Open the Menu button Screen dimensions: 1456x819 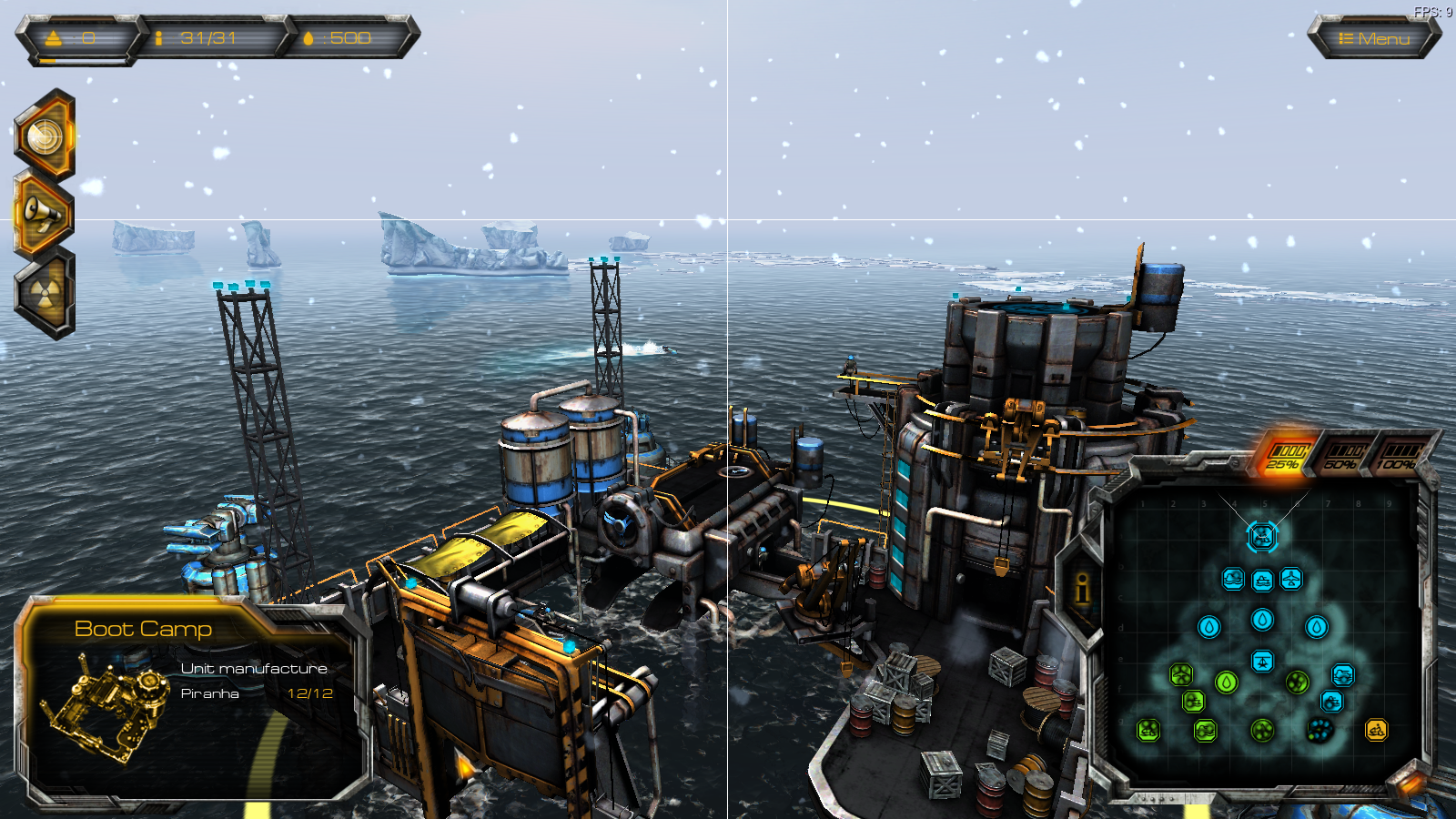click(x=1374, y=38)
